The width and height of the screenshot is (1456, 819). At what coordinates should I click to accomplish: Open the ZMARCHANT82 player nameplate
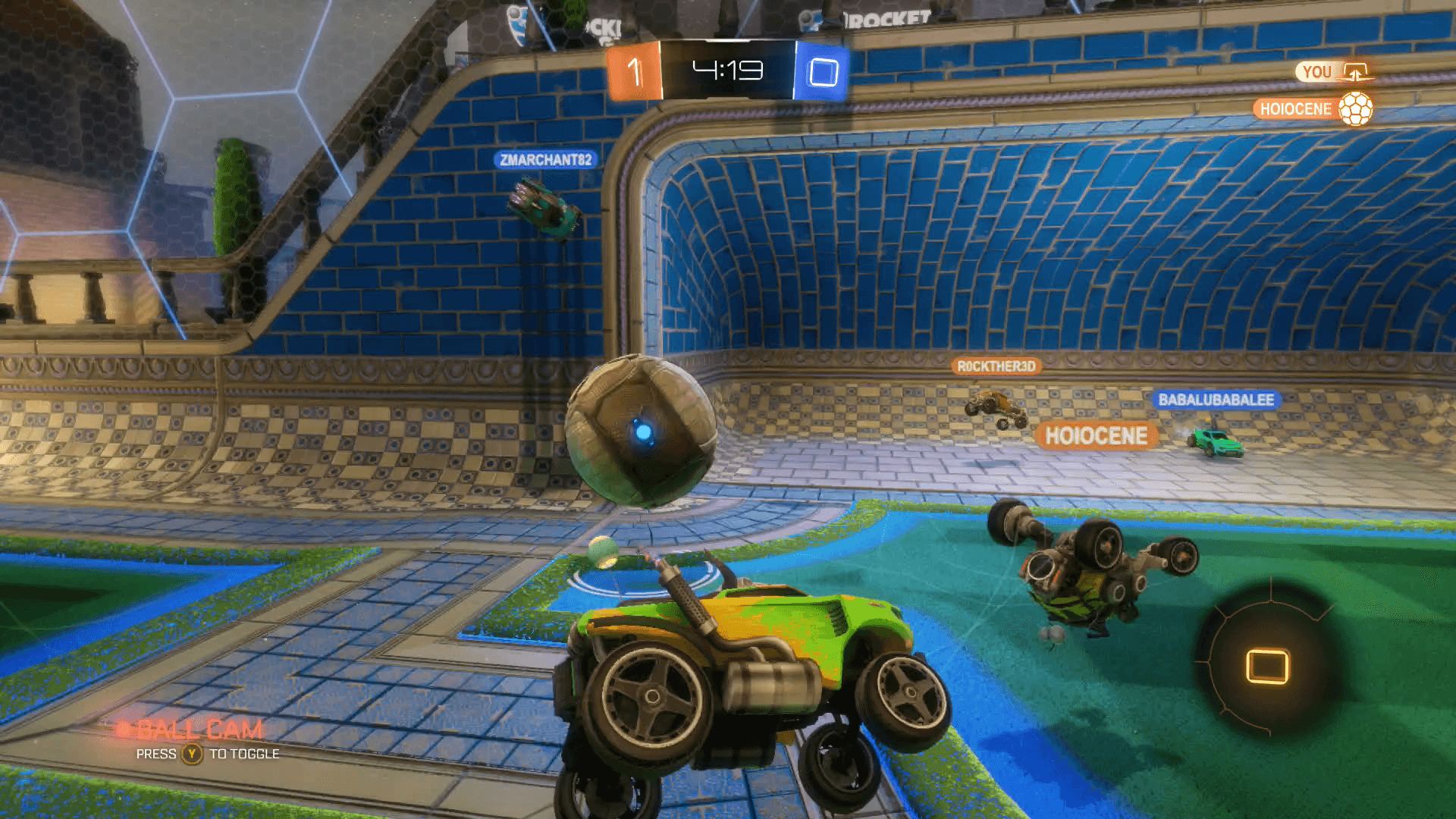[x=544, y=159]
